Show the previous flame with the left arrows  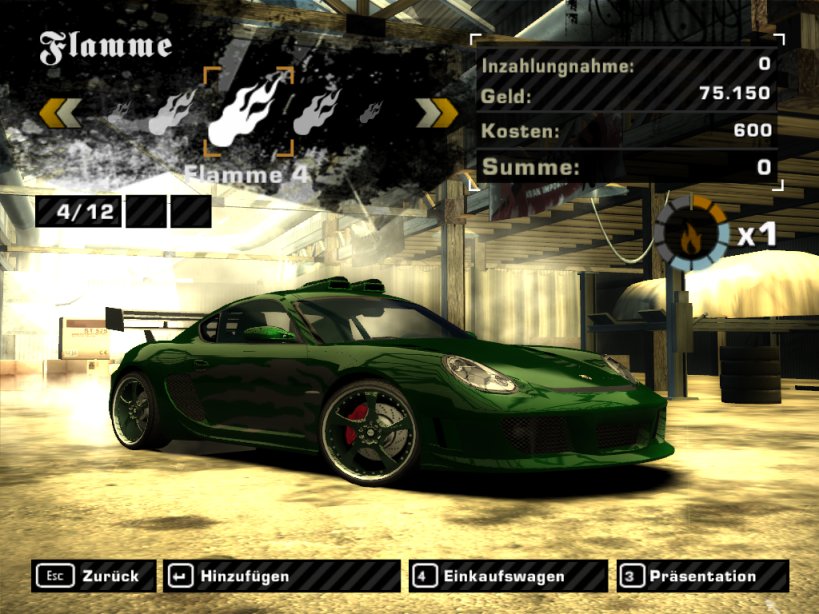[x=60, y=113]
